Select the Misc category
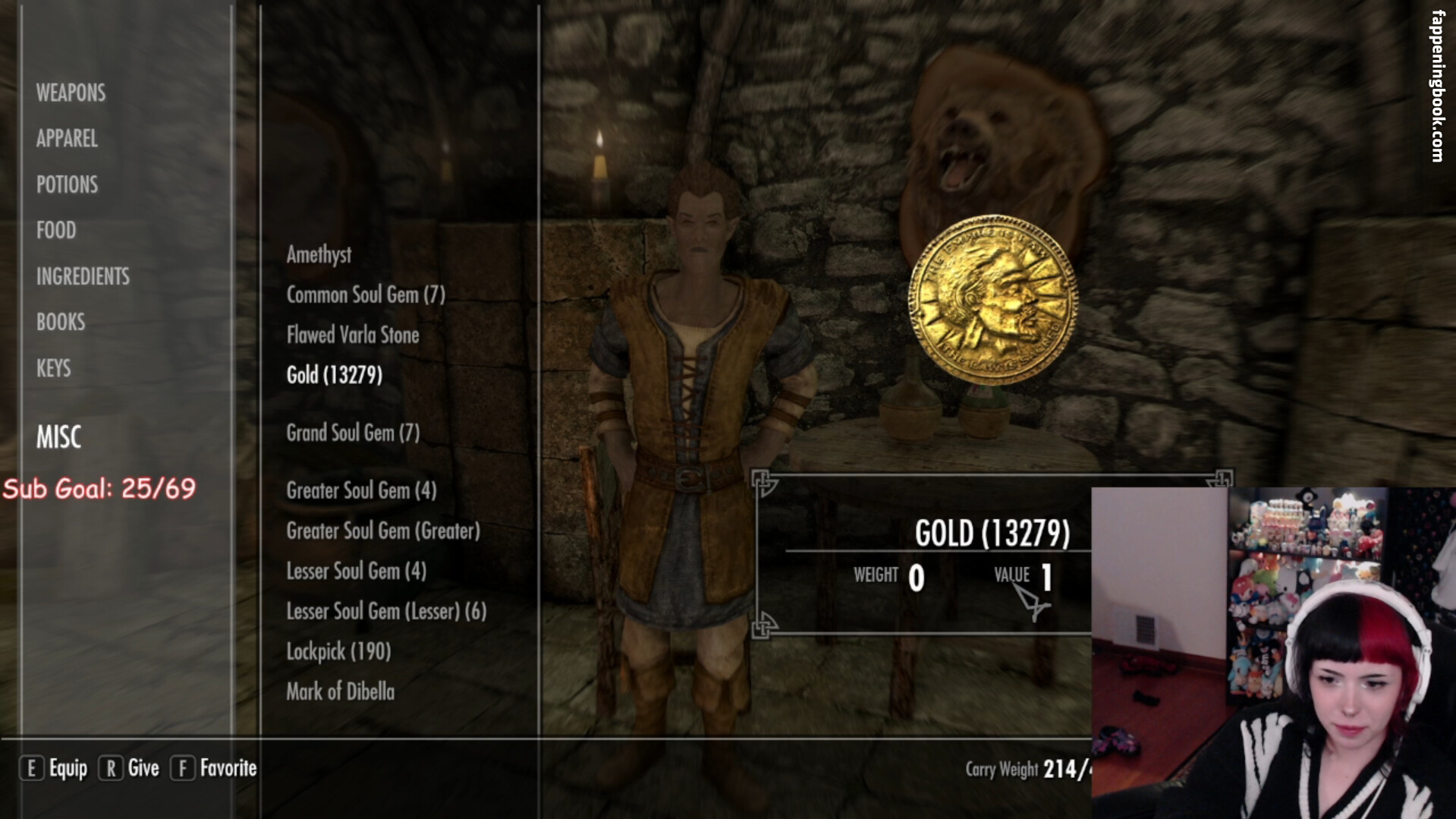 [x=58, y=437]
